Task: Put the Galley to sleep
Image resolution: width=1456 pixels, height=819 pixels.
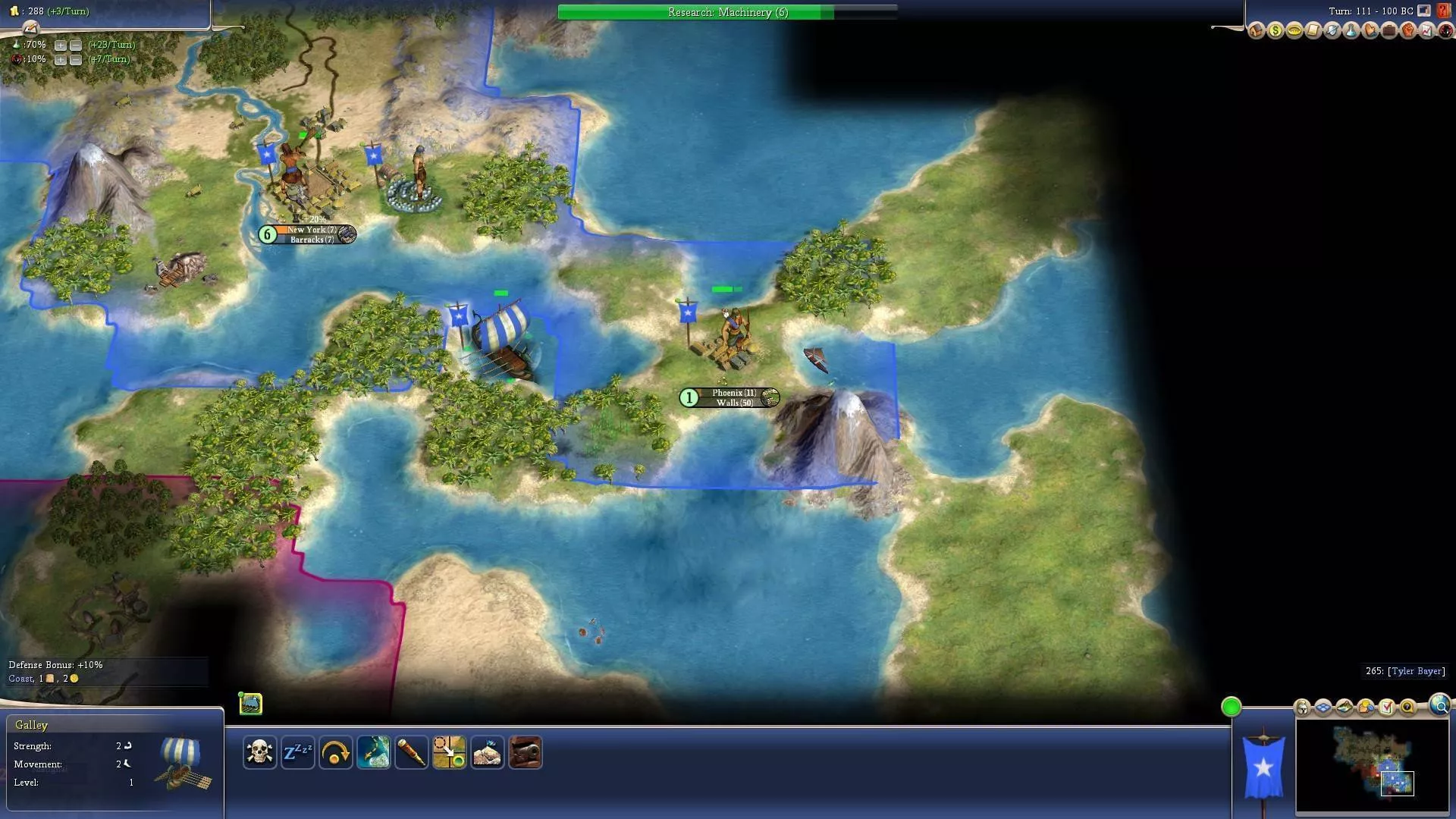Action: tap(297, 752)
